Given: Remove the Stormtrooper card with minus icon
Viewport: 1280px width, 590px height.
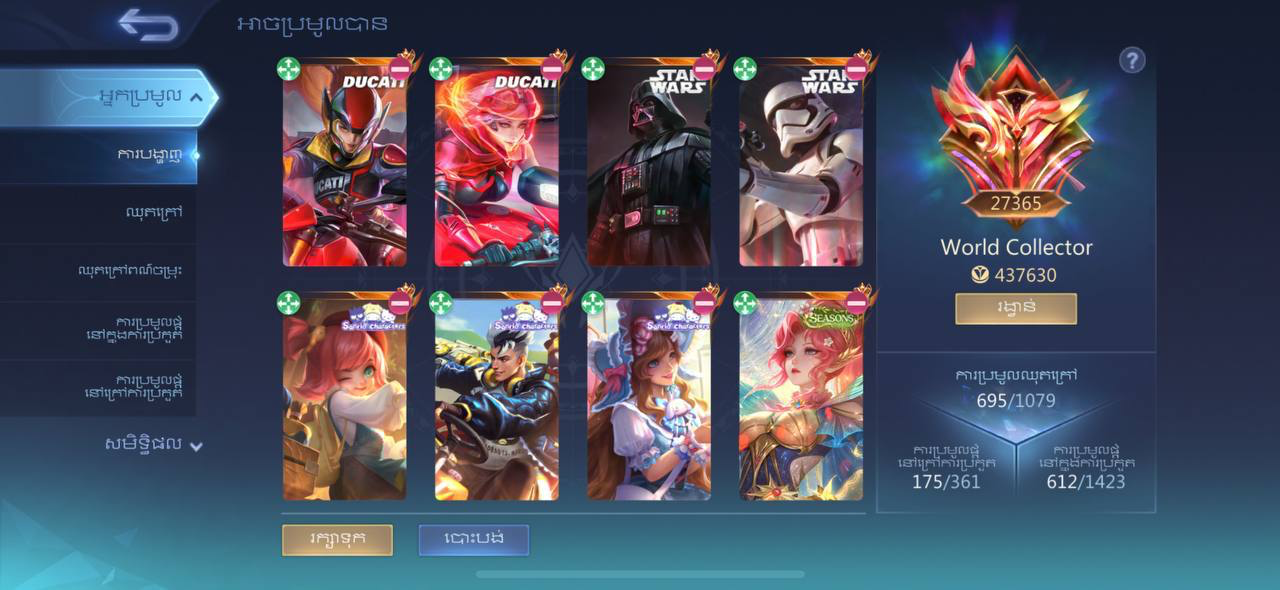Looking at the screenshot, I should coord(856,69).
